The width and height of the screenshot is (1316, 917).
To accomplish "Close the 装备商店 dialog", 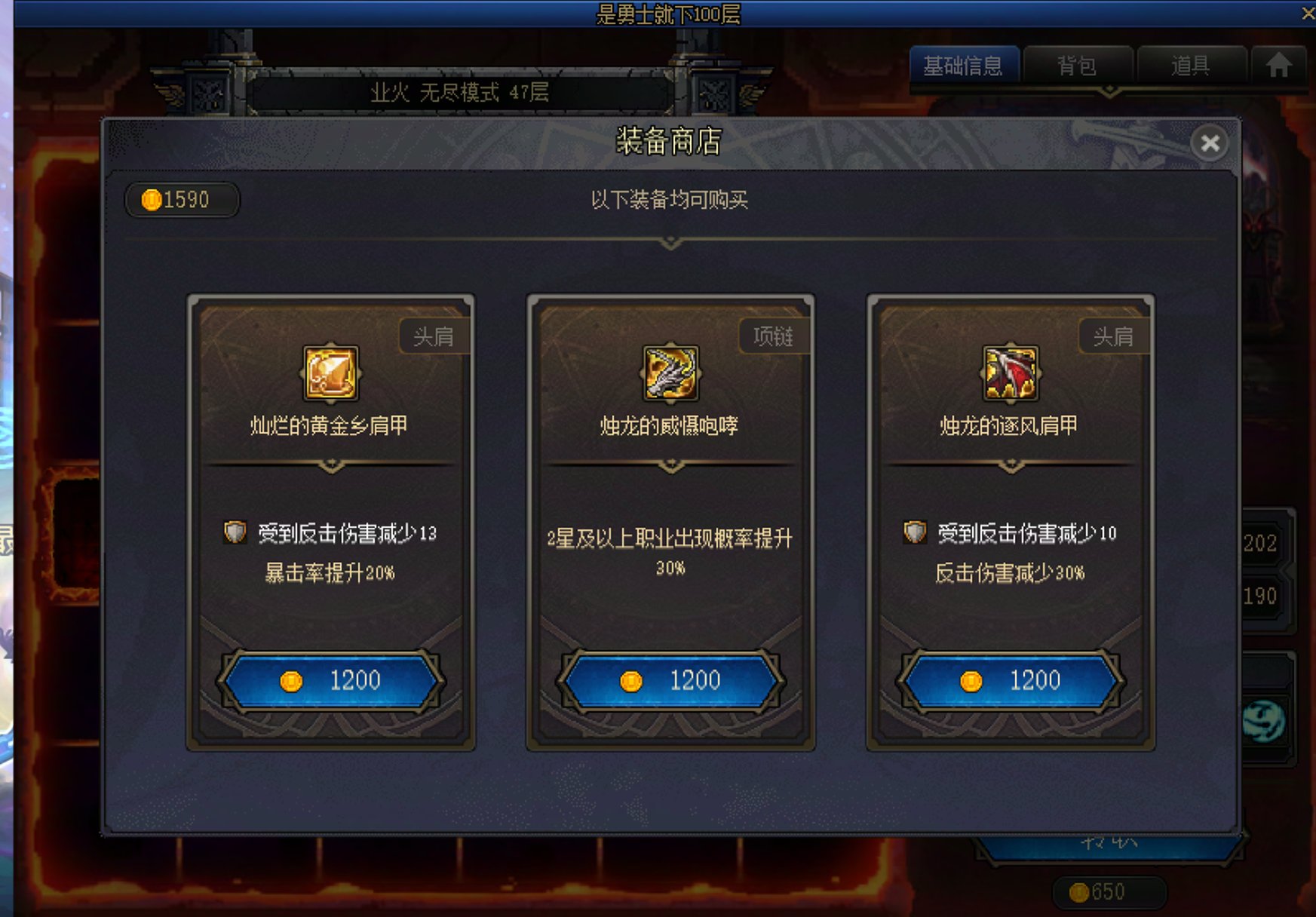I will click(x=1210, y=144).
